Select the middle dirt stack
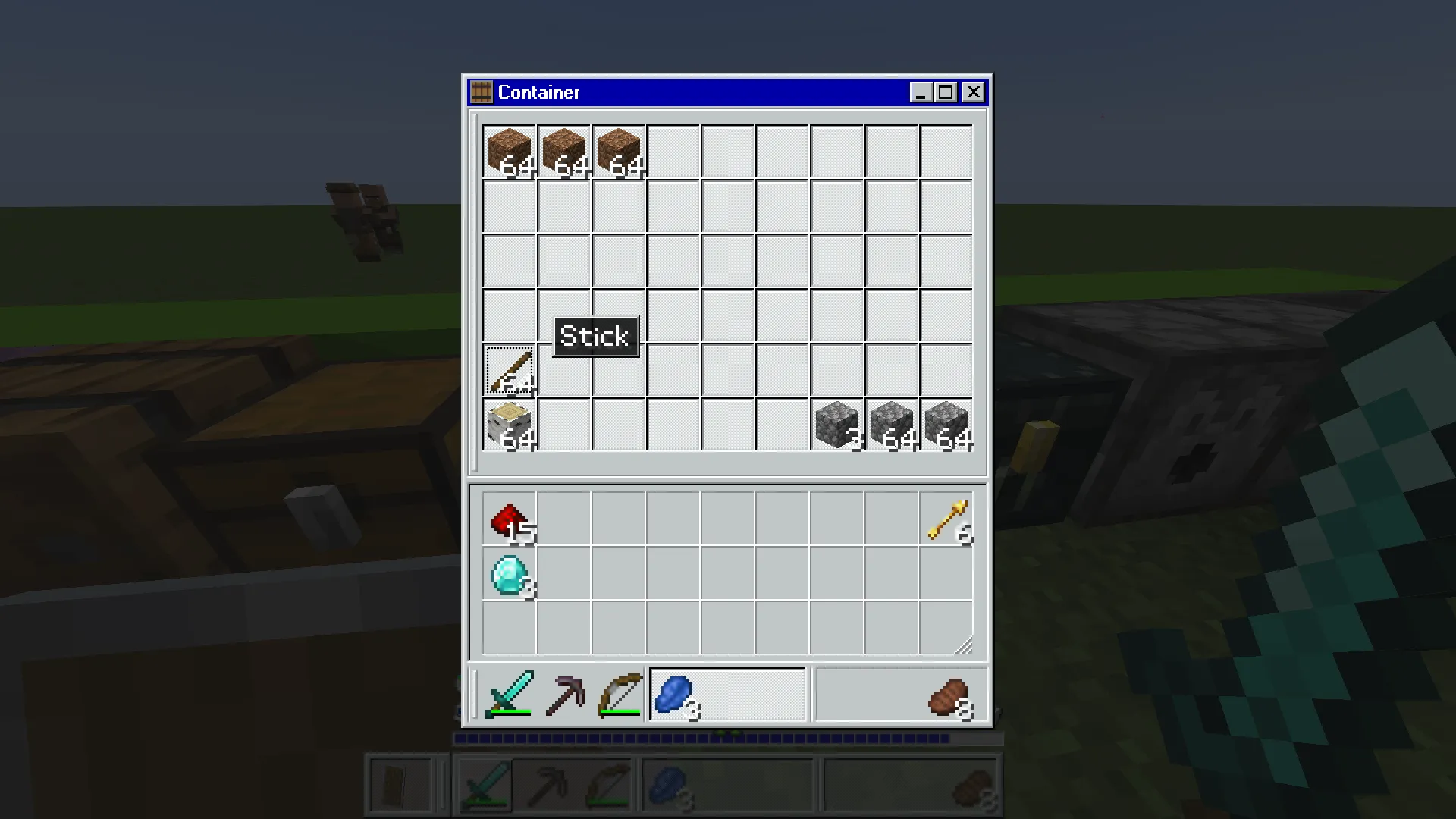This screenshot has width=1456, height=819. click(x=563, y=152)
